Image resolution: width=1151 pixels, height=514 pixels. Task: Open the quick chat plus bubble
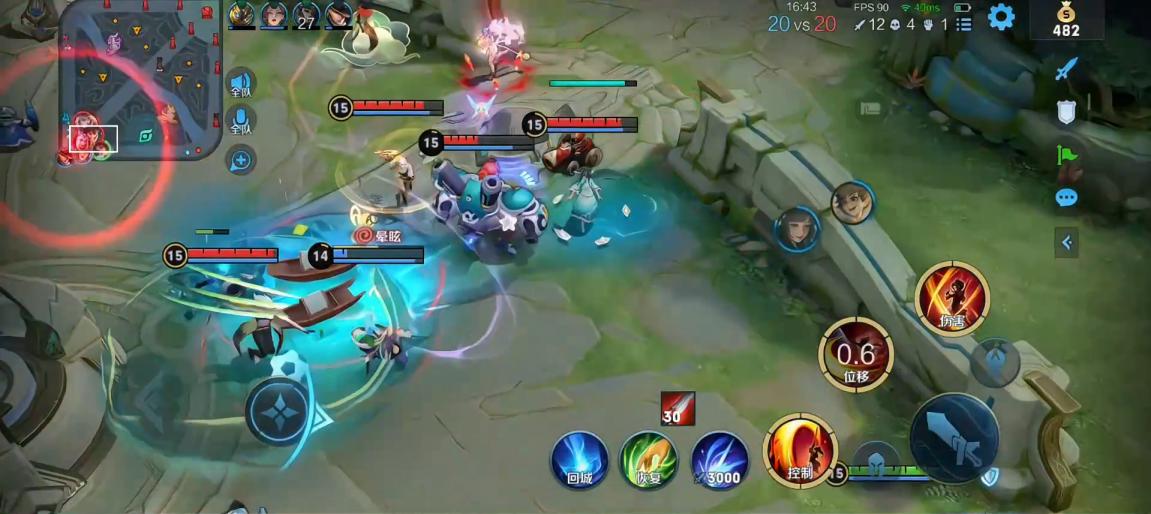click(x=241, y=159)
